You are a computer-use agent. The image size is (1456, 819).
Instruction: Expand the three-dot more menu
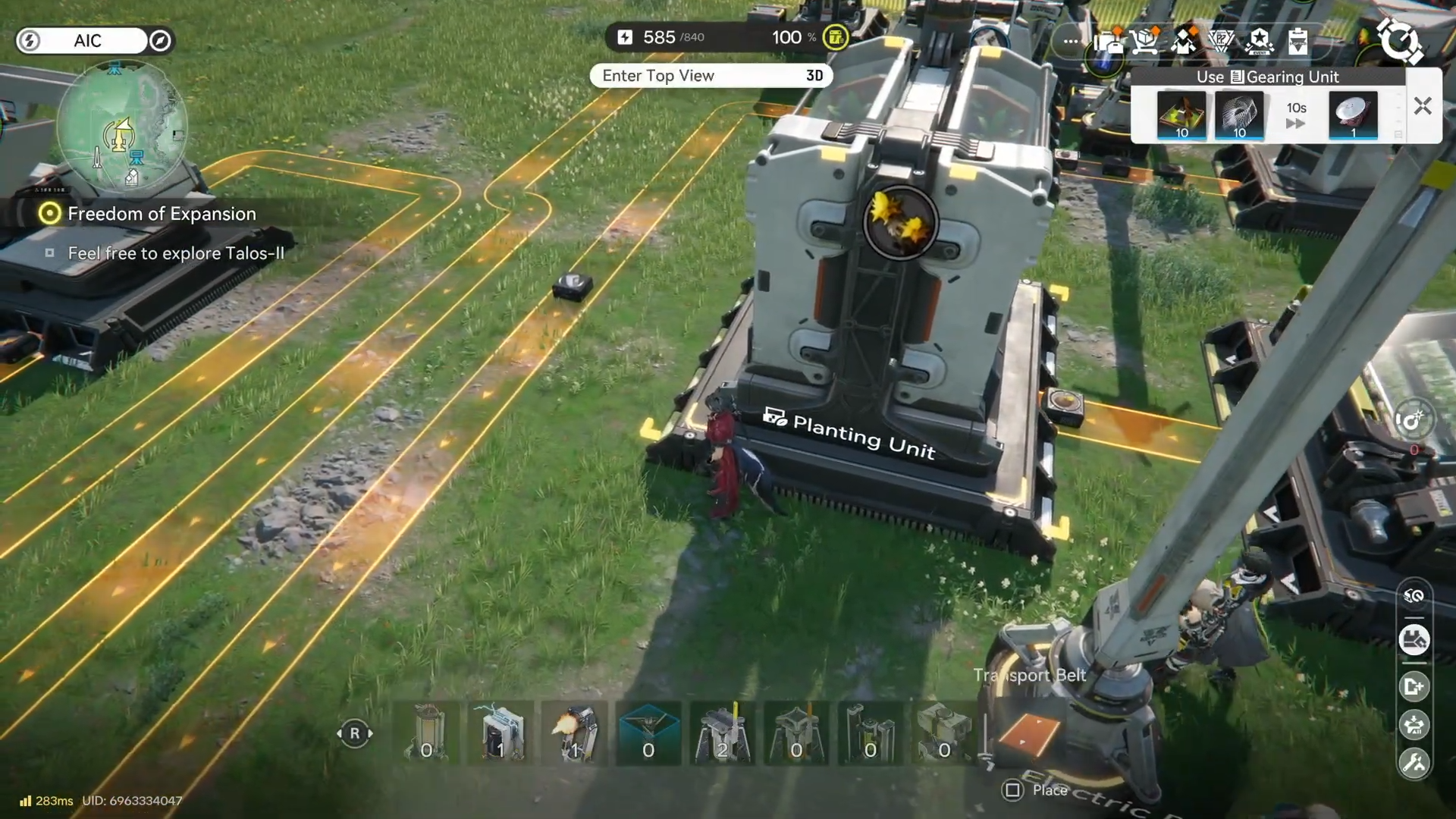click(1071, 41)
